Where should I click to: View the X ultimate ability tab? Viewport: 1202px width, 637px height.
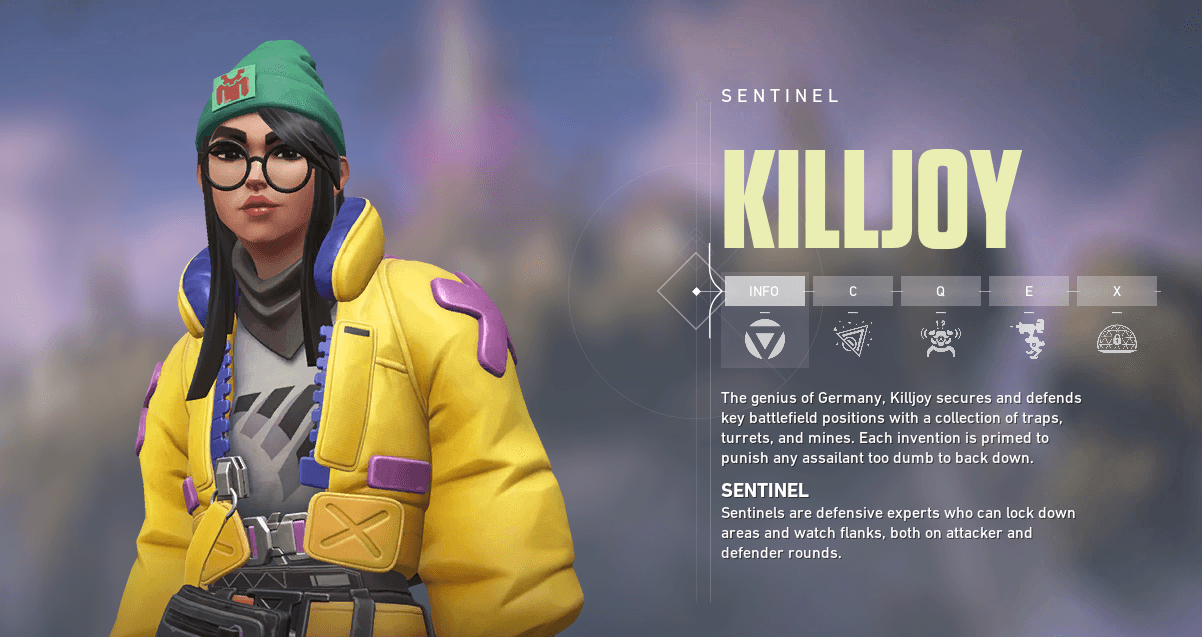pos(1117,291)
